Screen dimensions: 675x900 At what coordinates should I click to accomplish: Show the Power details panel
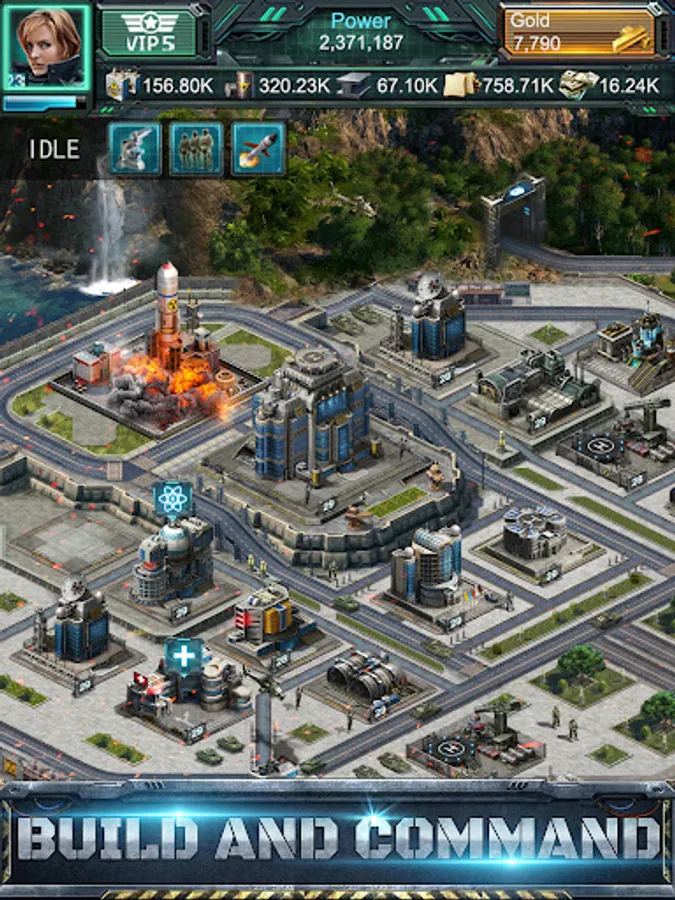coord(360,32)
